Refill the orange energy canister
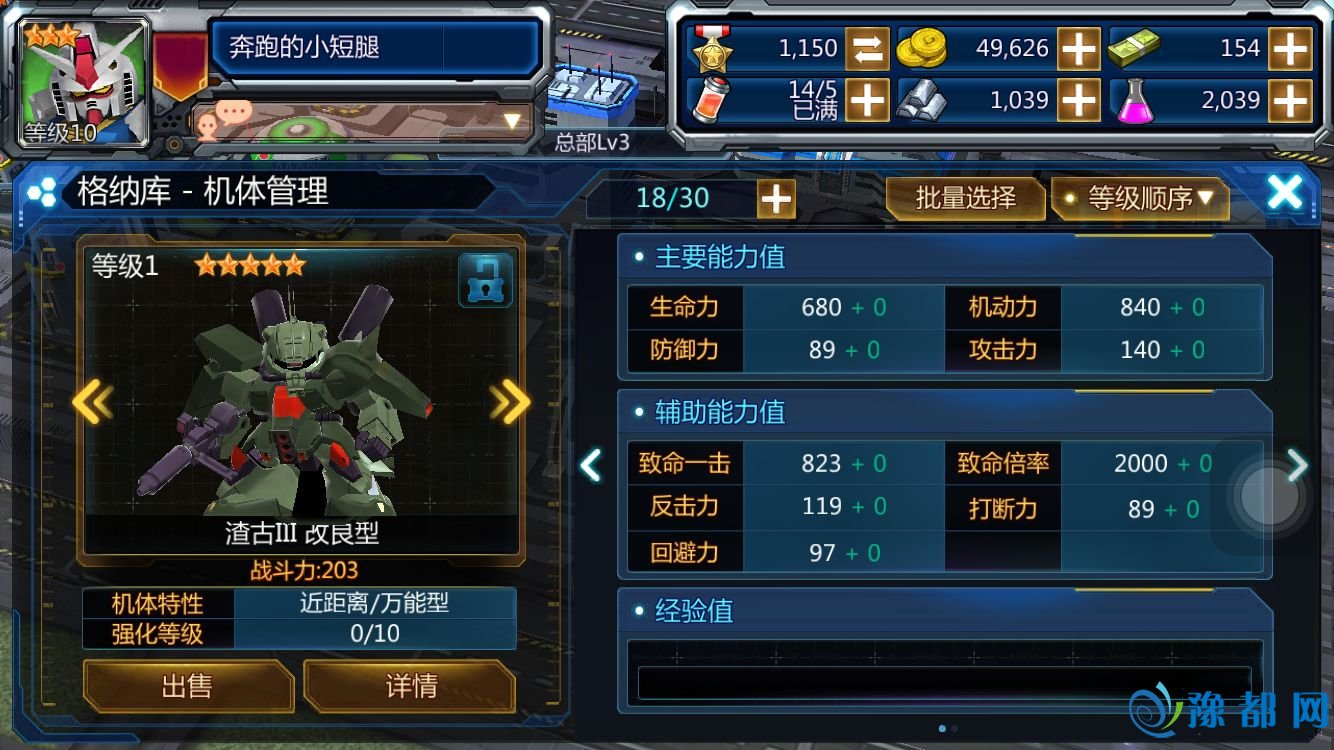The height and width of the screenshot is (750, 1334). pos(867,100)
